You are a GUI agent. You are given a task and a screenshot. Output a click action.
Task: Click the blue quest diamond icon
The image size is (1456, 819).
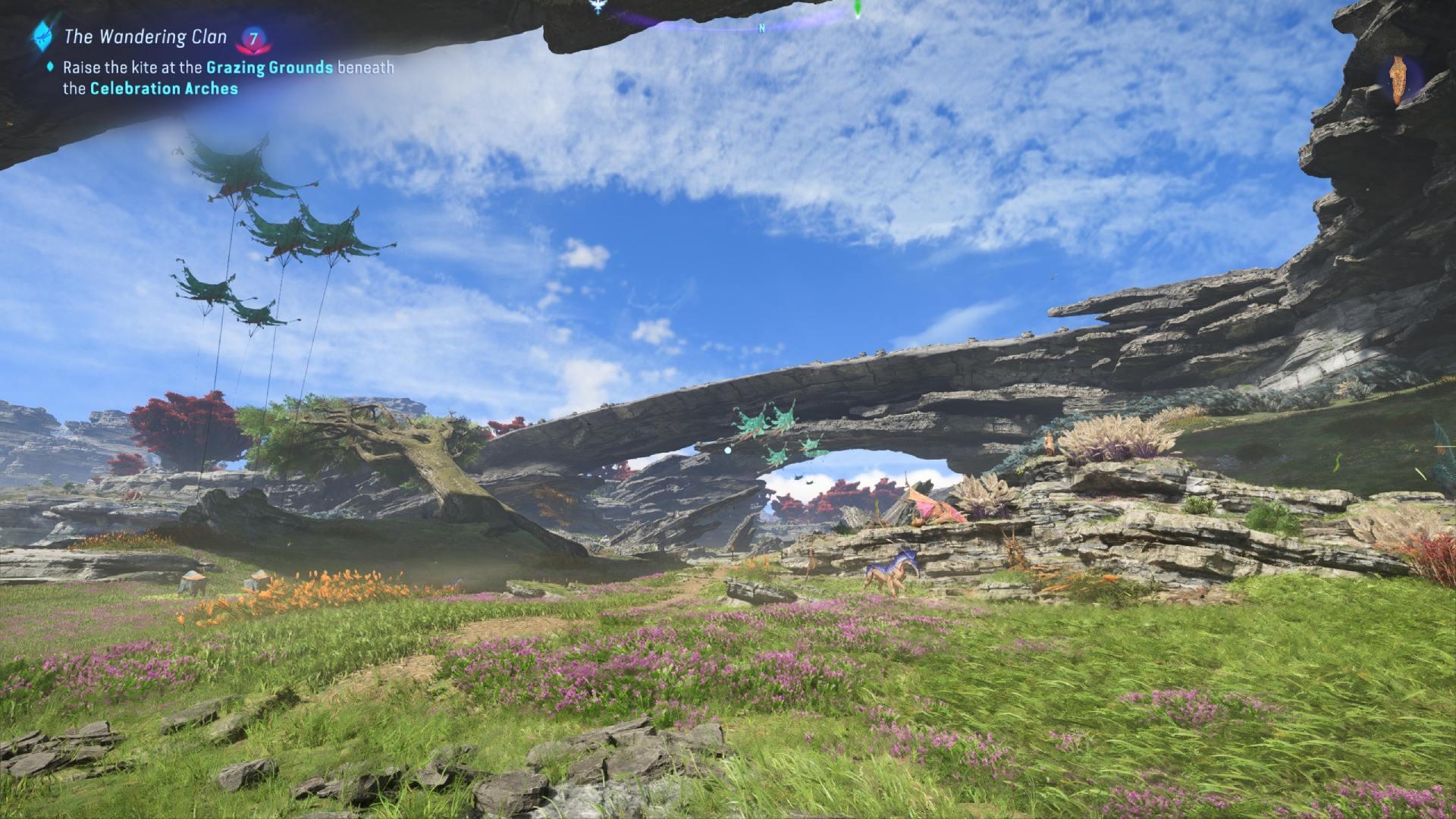(x=40, y=35)
